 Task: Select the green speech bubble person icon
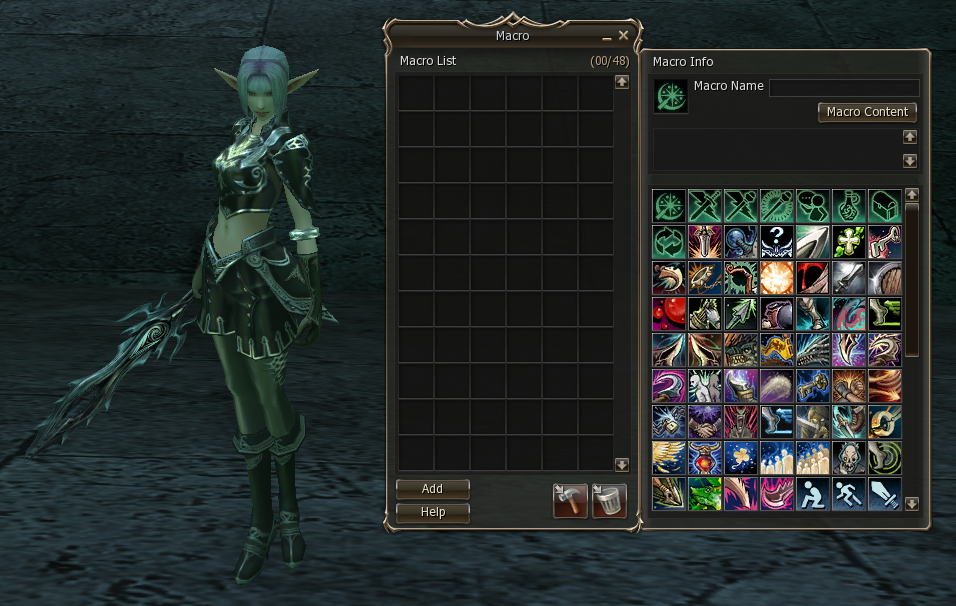[x=812, y=205]
